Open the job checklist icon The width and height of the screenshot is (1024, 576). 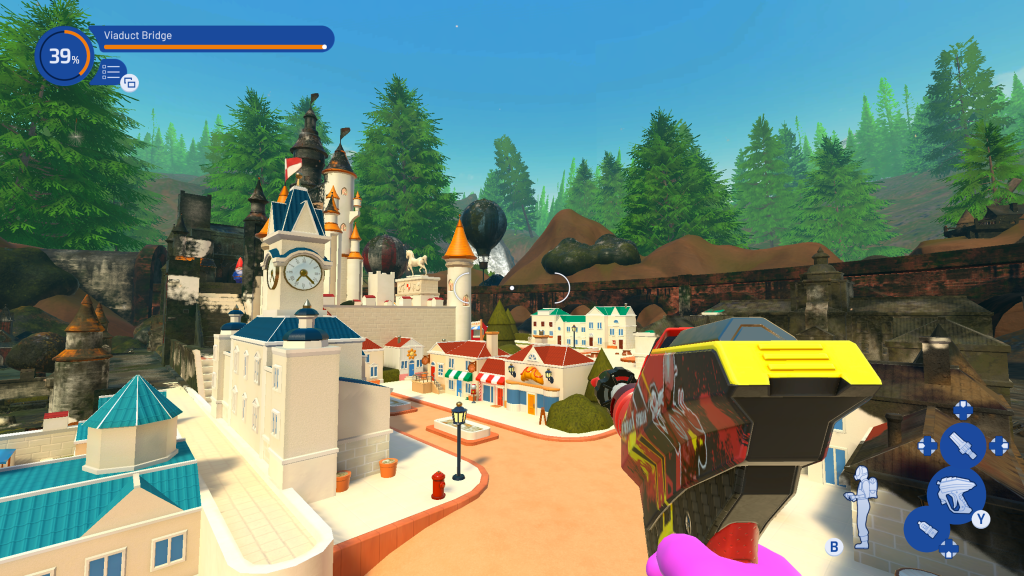coord(111,71)
